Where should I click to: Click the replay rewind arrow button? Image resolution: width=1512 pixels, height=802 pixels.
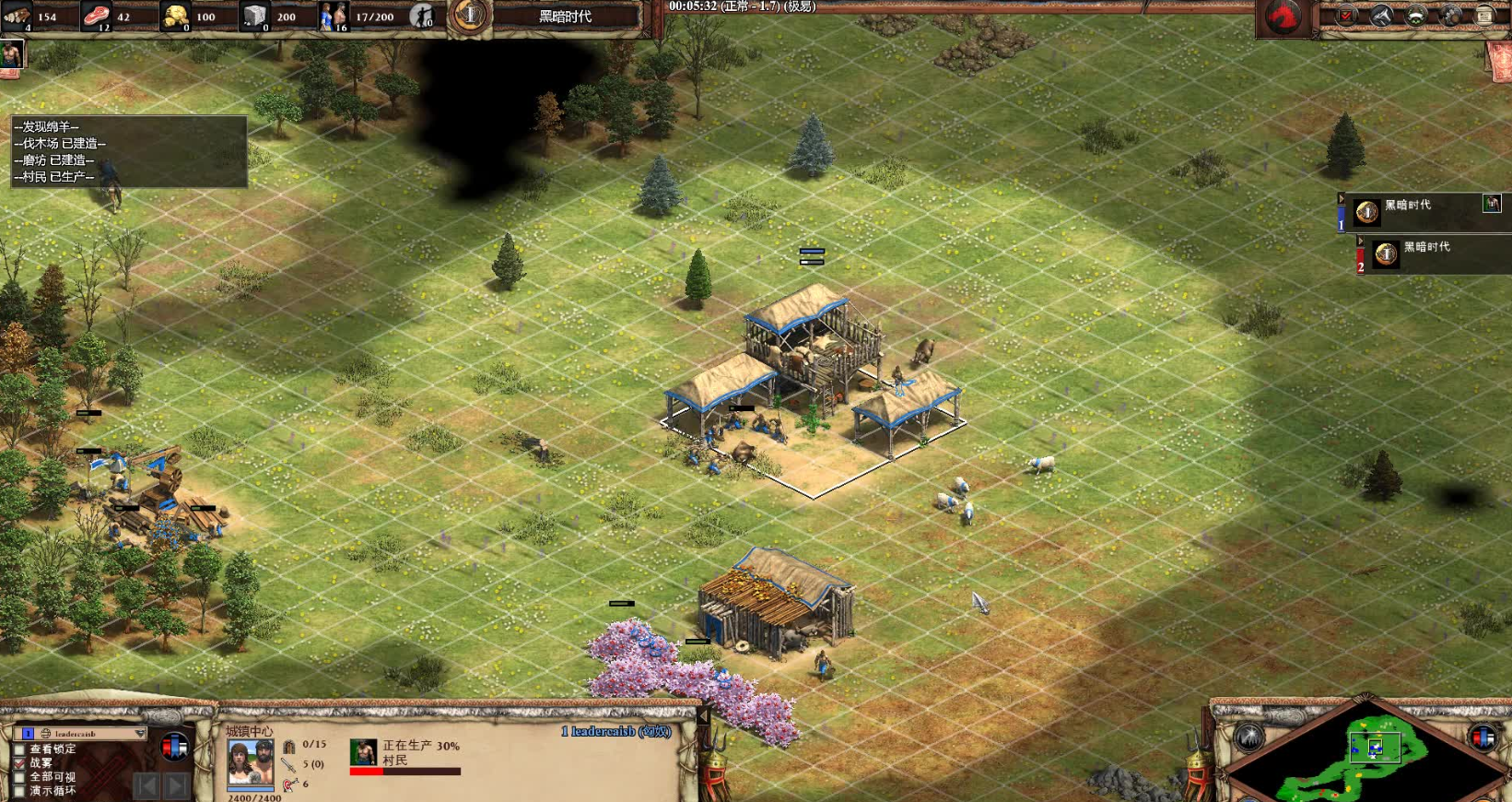tap(146, 785)
